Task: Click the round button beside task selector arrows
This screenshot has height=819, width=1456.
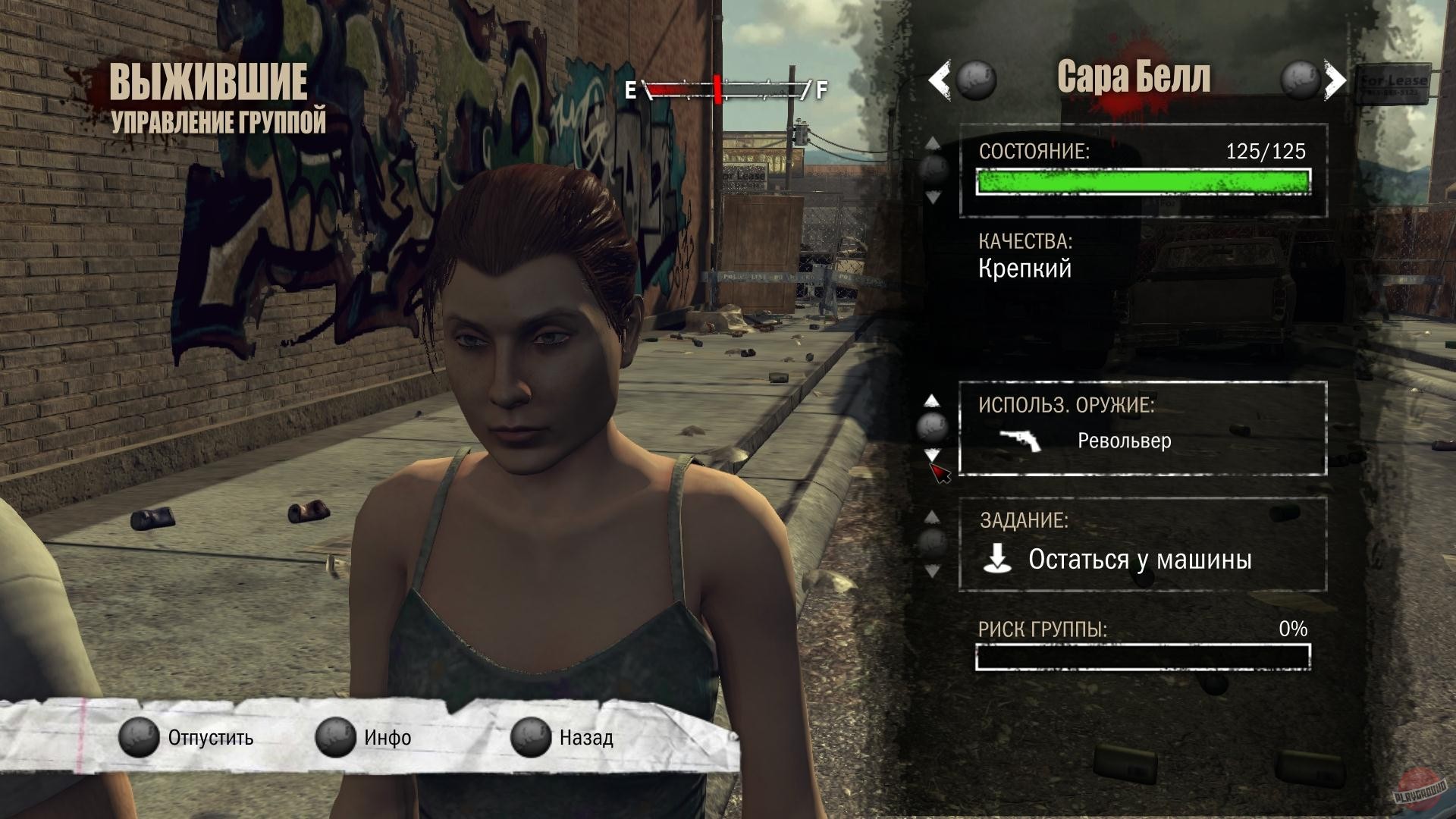Action: point(931,544)
